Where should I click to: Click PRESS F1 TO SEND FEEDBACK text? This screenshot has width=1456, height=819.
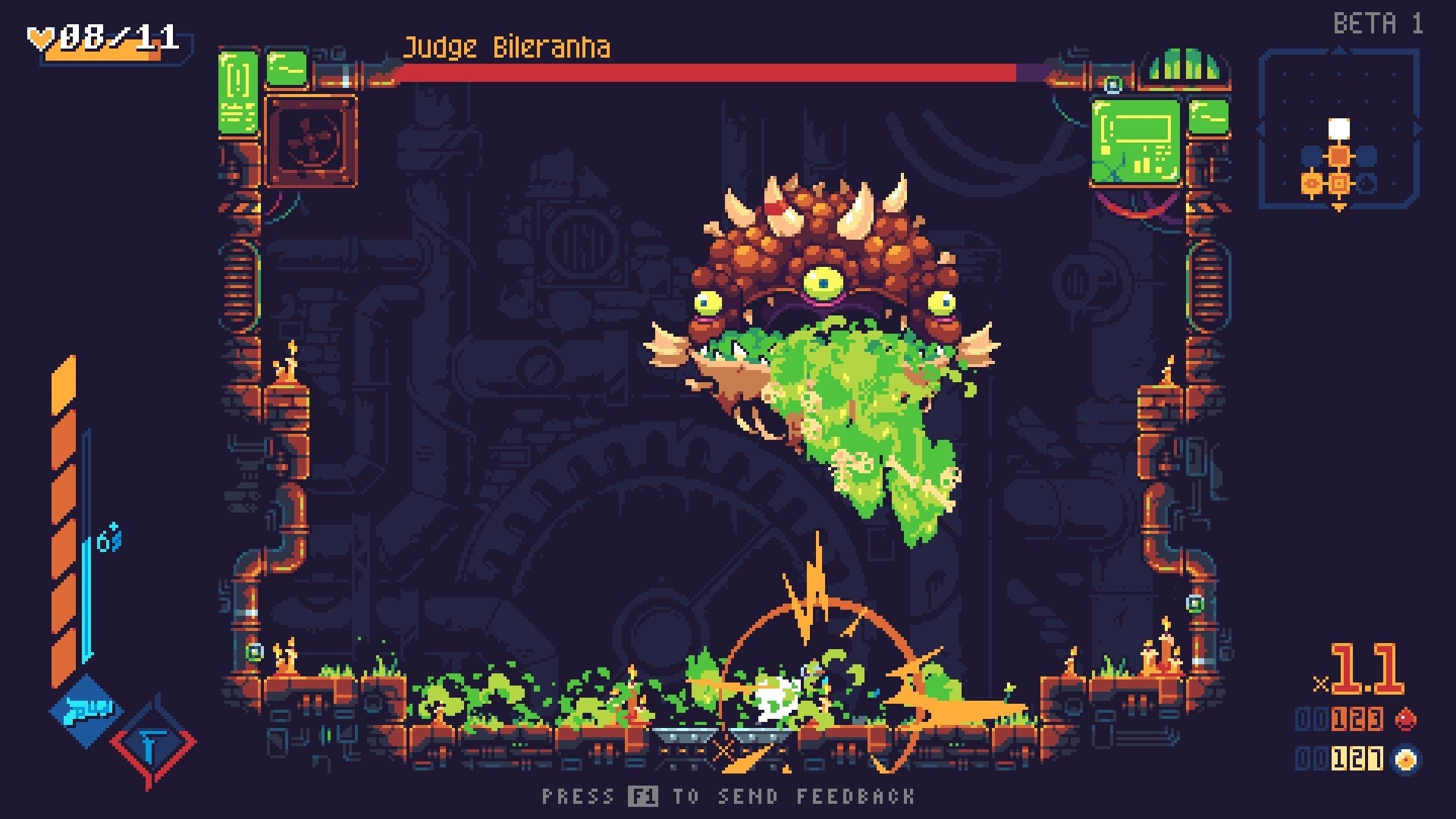(728, 797)
